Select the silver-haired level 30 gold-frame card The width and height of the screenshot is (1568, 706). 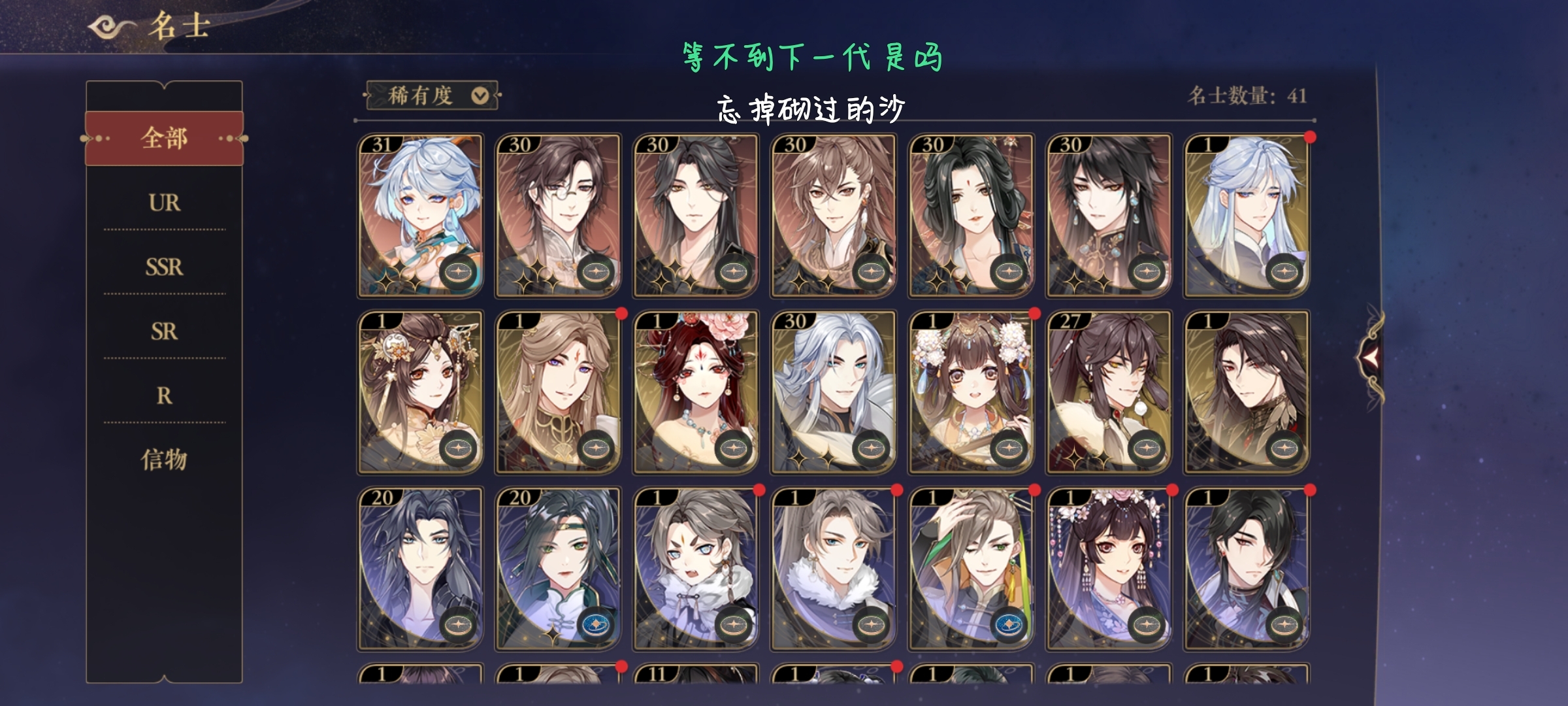pos(834,392)
